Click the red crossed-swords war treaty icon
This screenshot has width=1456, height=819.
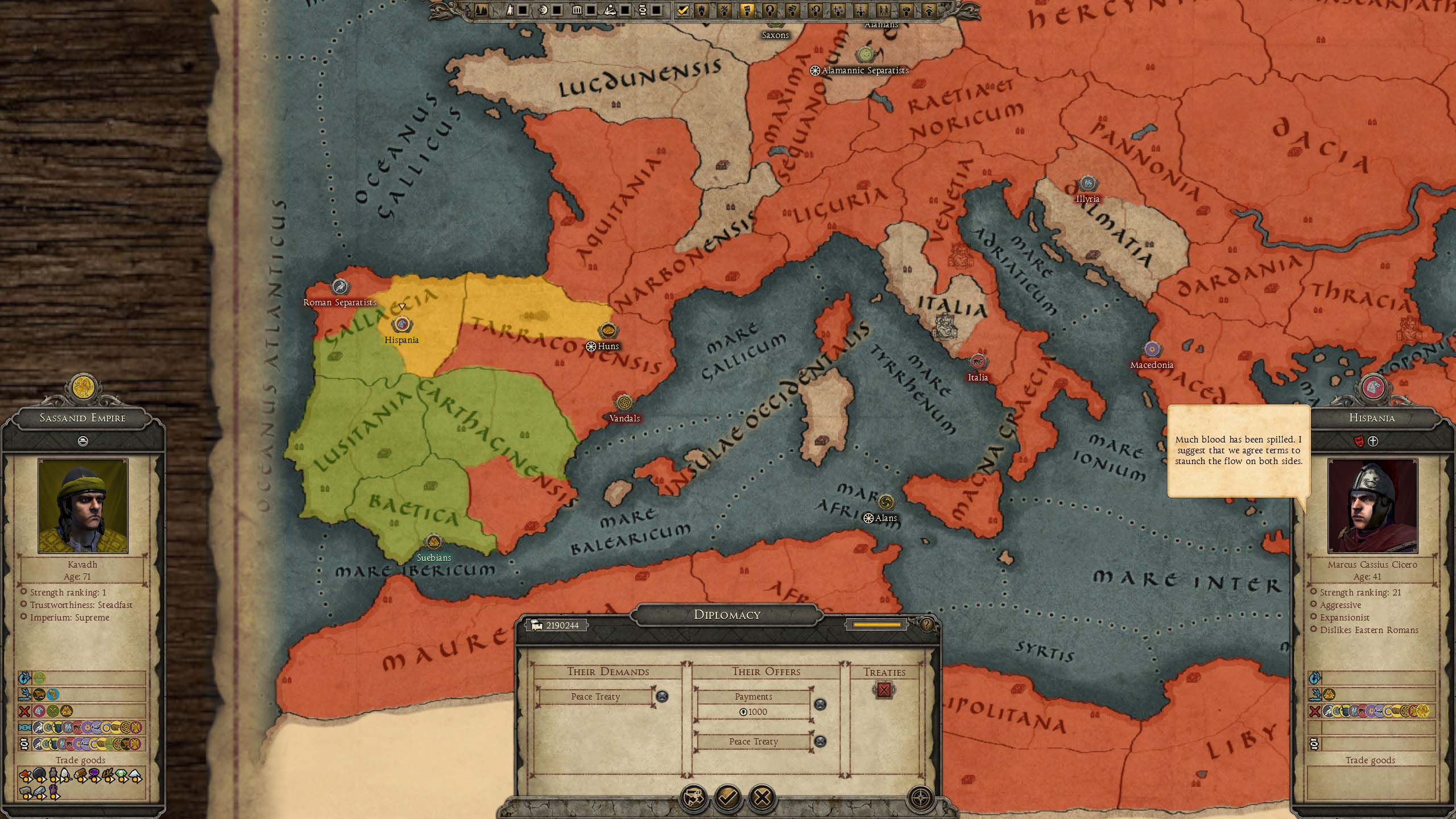click(884, 690)
